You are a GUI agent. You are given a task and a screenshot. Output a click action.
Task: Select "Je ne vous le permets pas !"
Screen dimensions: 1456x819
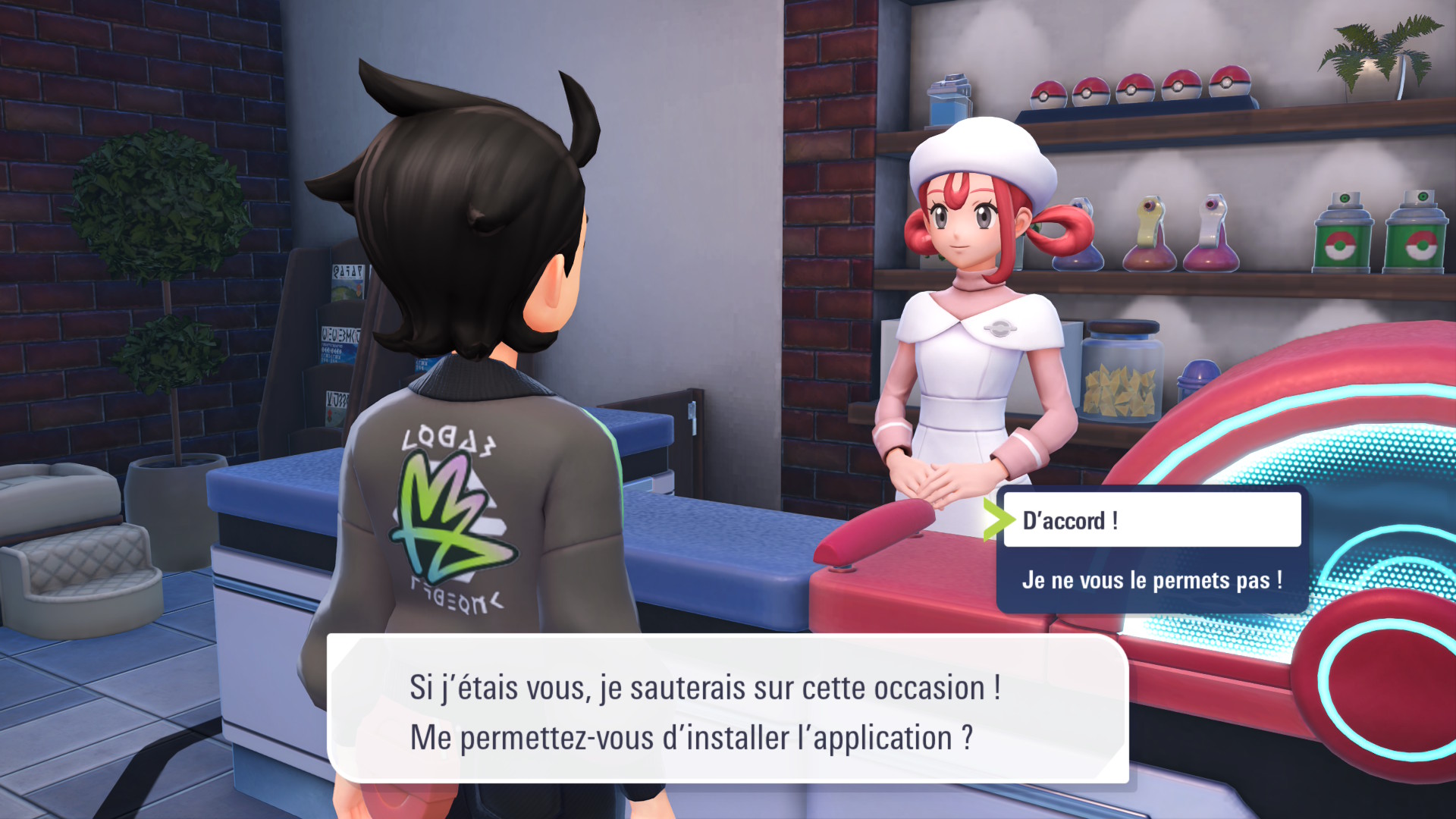click(1151, 581)
